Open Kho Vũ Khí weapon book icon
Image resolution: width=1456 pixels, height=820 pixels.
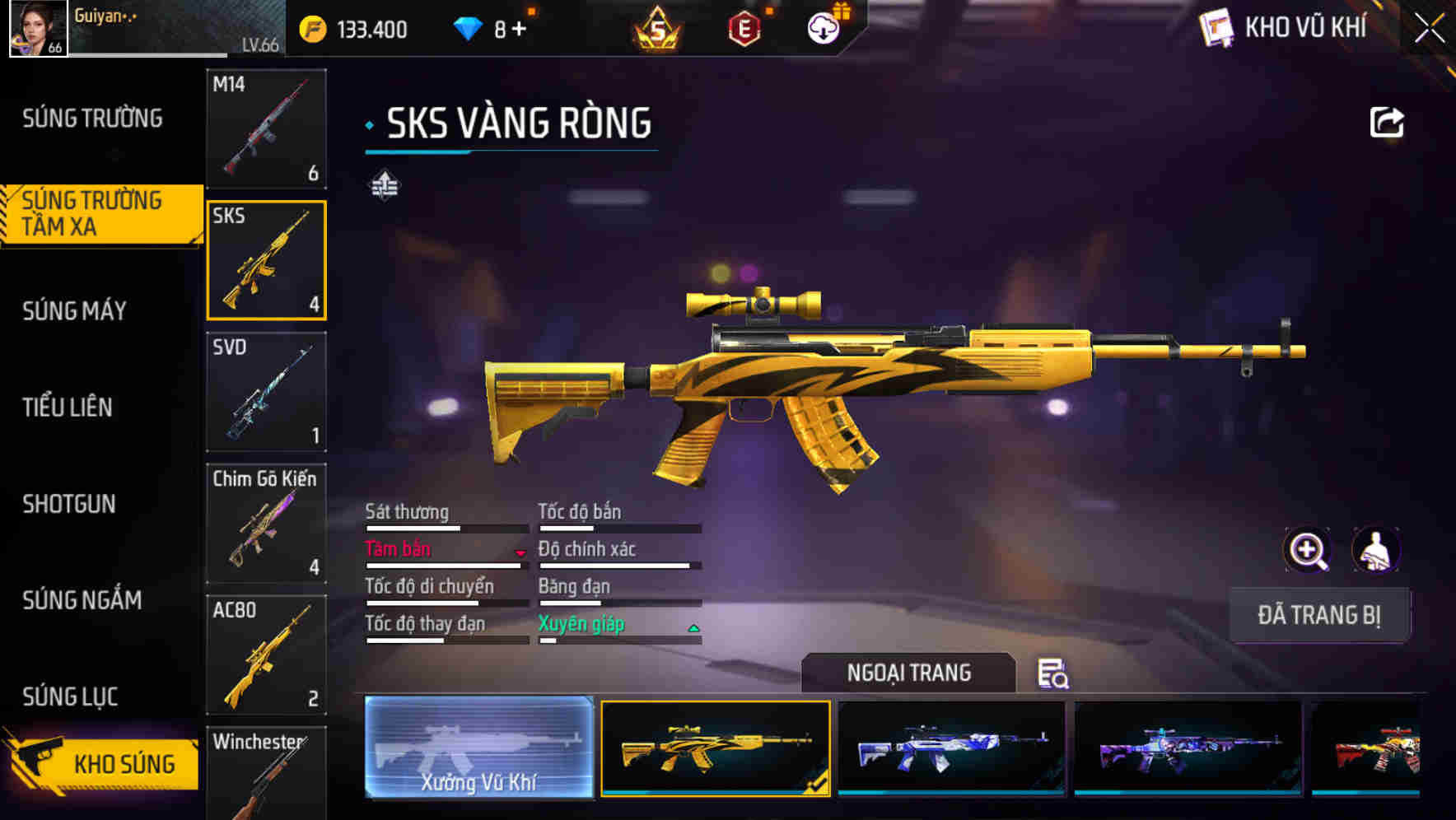coord(1216,27)
